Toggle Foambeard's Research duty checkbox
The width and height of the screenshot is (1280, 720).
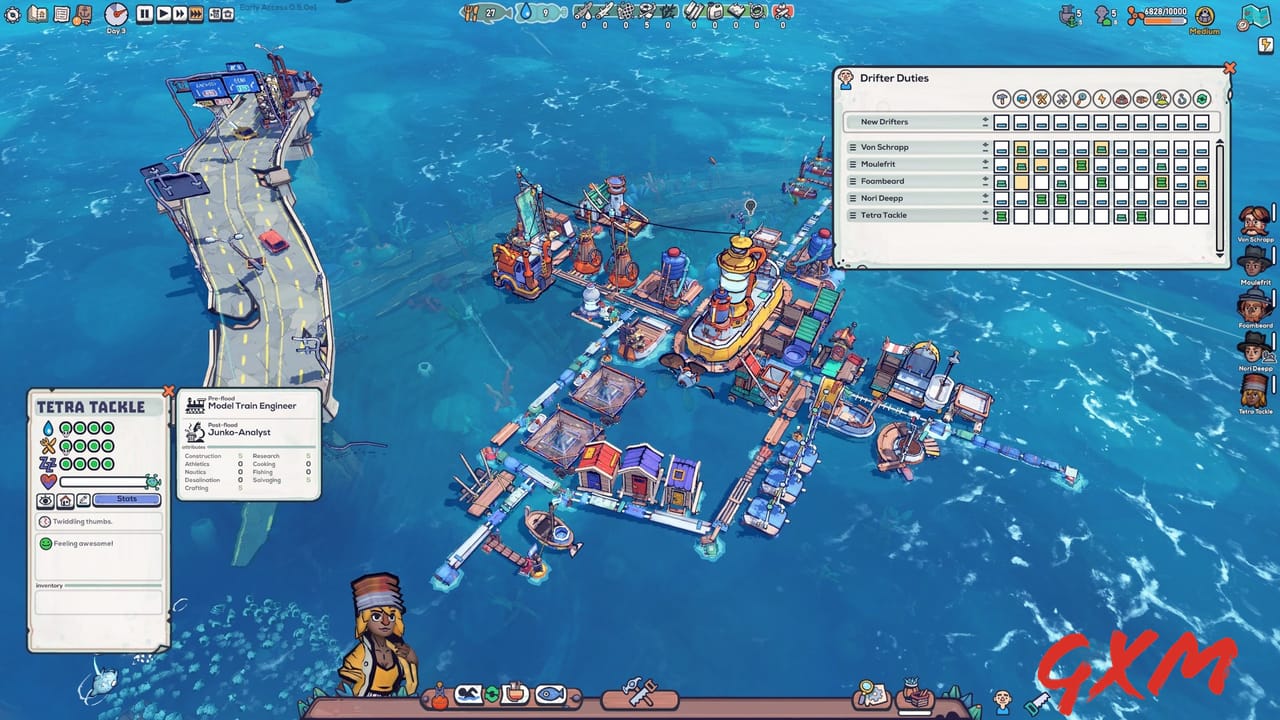point(1080,181)
